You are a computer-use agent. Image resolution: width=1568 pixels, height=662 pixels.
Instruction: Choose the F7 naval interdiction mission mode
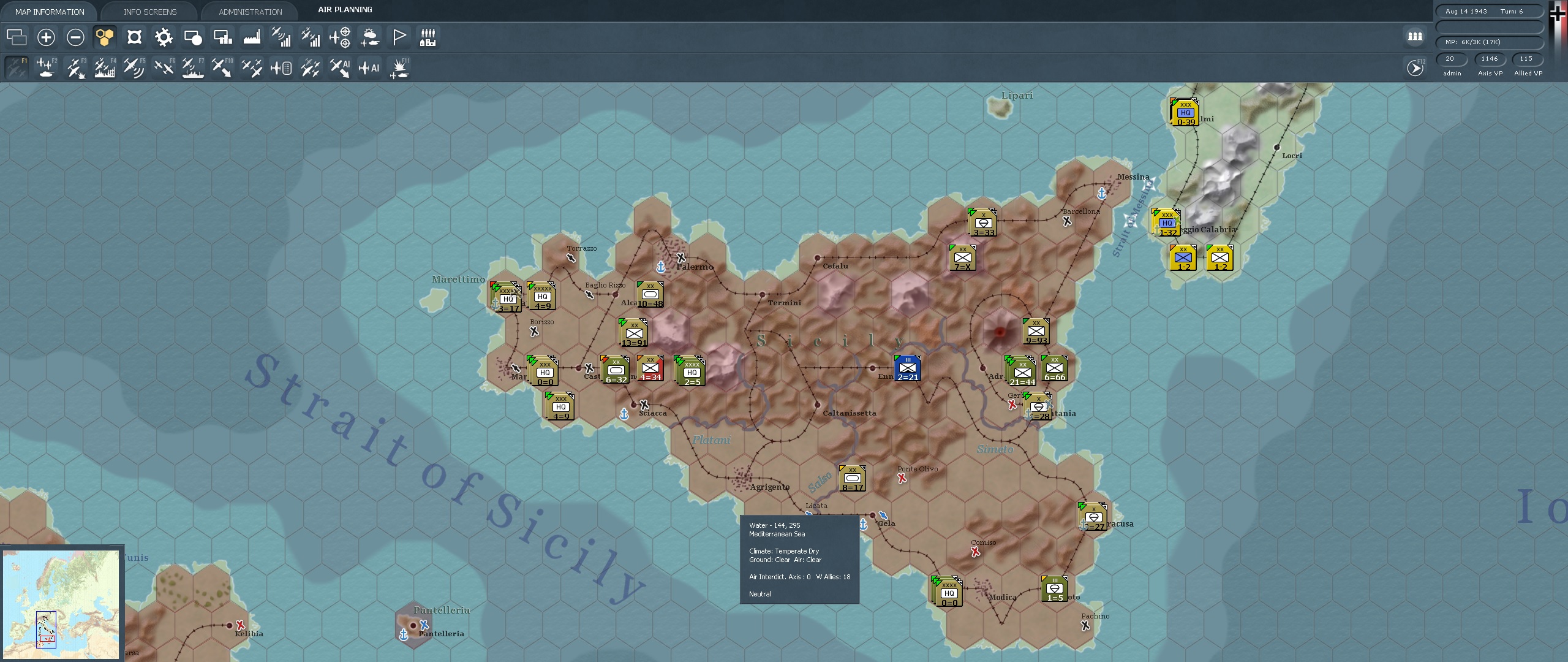point(193,67)
